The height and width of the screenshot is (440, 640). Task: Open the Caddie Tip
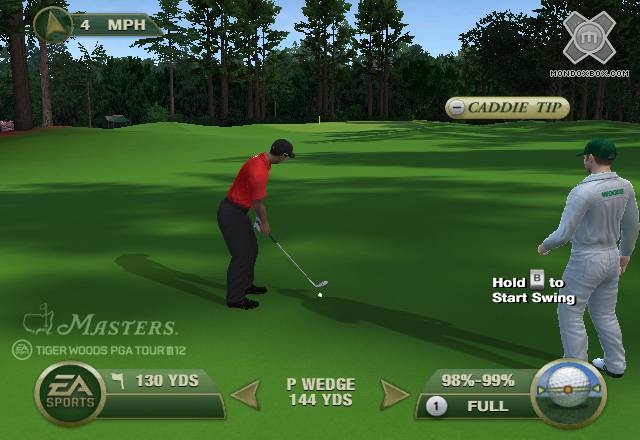click(x=507, y=108)
